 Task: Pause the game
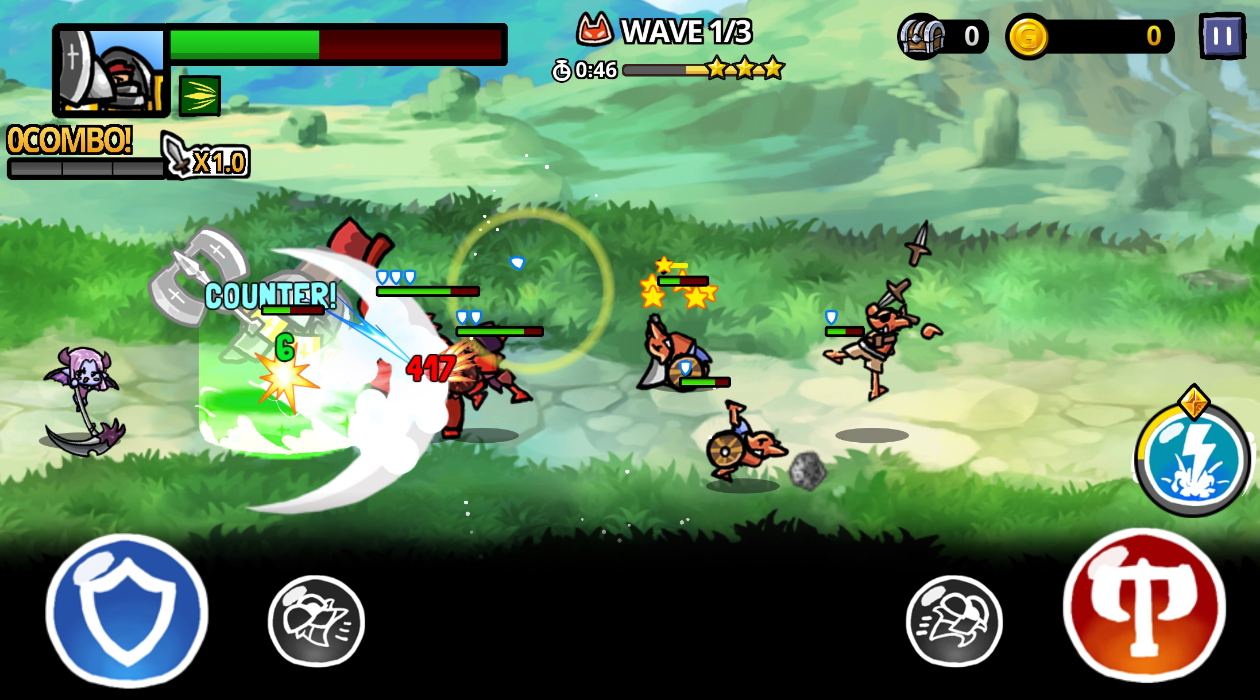click(x=1221, y=36)
